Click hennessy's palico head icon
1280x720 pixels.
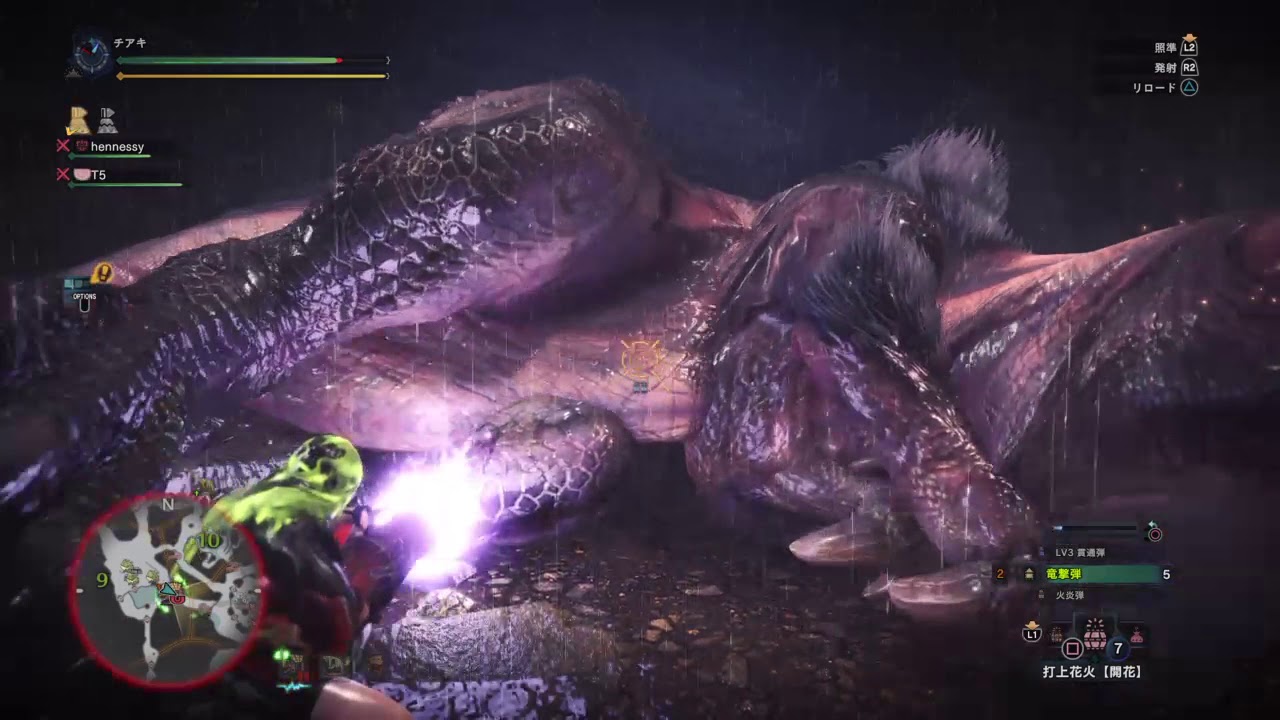(x=82, y=146)
